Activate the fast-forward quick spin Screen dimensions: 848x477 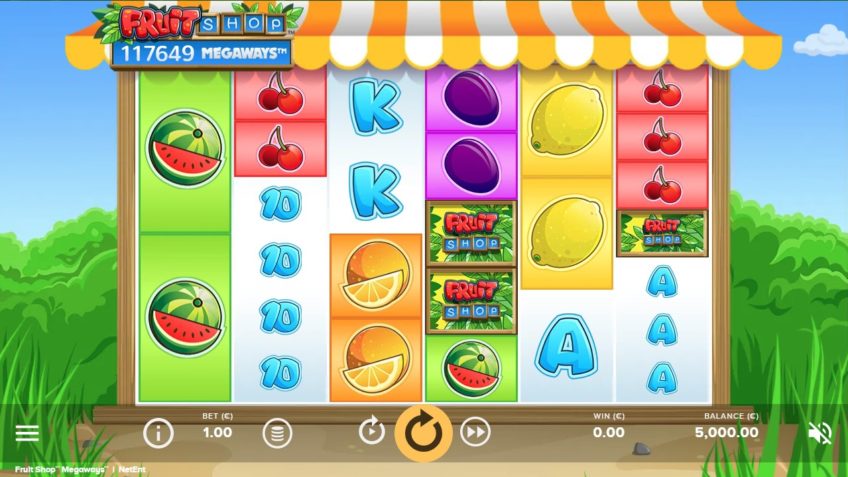pyautogui.click(x=476, y=432)
